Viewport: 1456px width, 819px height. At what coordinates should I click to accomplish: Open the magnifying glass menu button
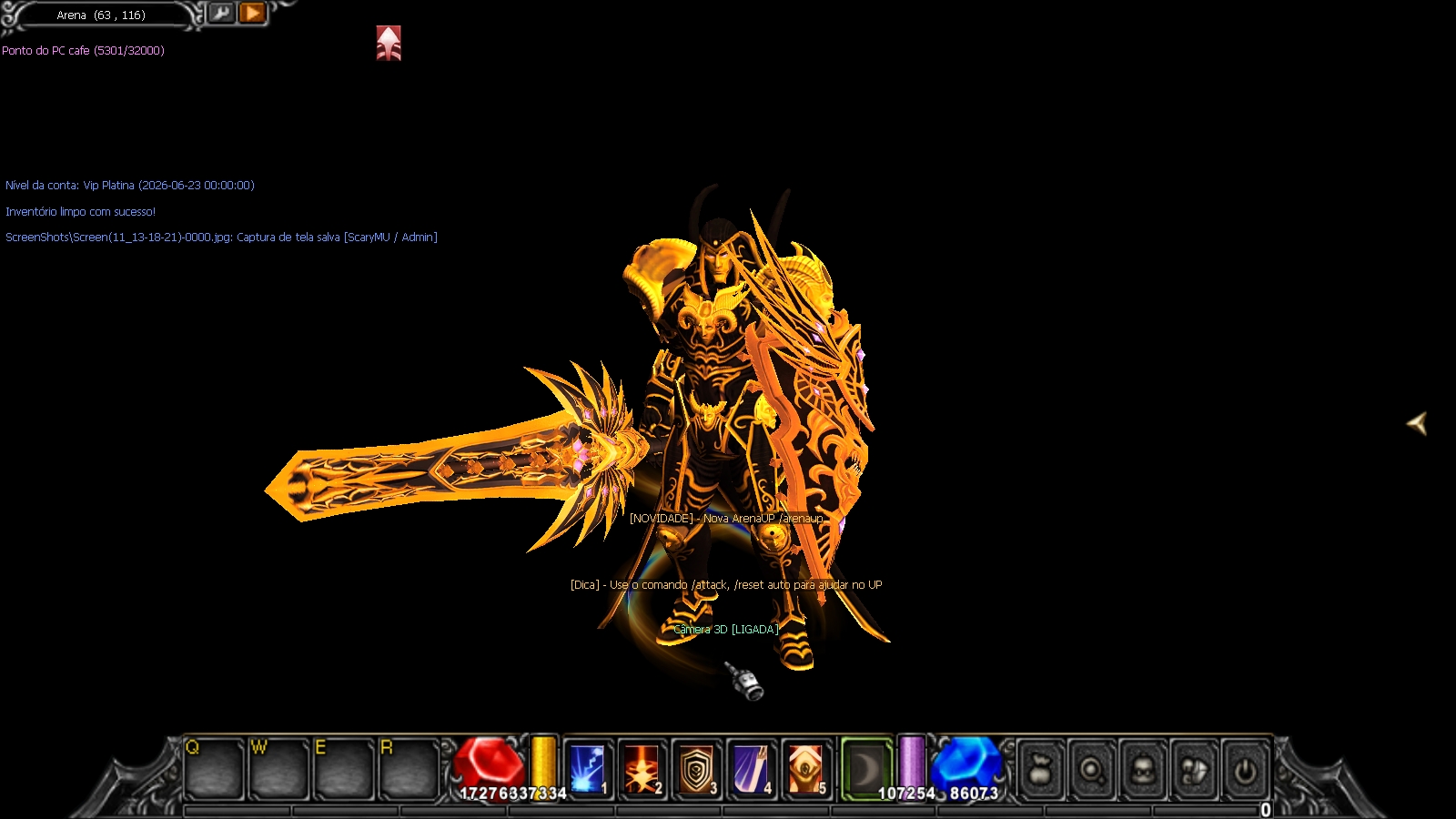(x=1092, y=772)
